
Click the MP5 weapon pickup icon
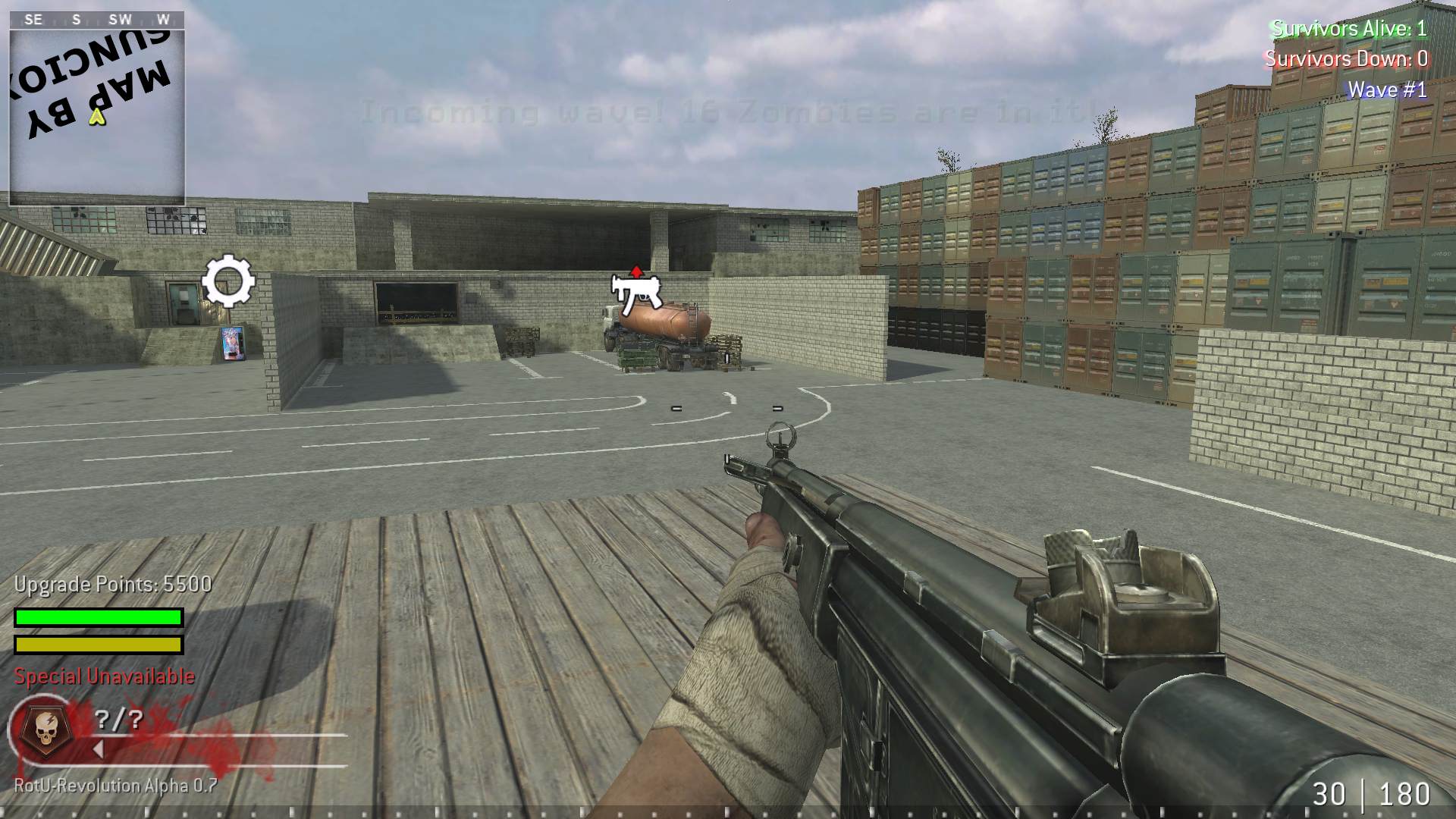[x=635, y=294]
